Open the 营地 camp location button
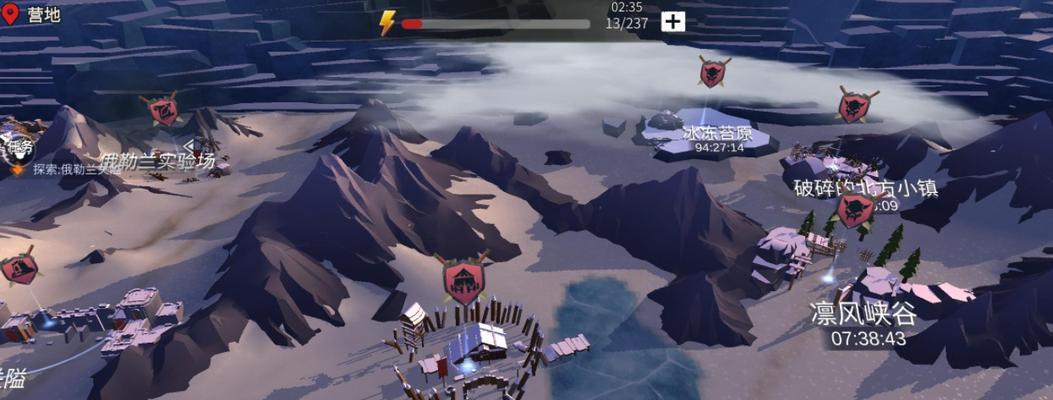Image resolution: width=1053 pixels, height=400 pixels. [x=31, y=15]
